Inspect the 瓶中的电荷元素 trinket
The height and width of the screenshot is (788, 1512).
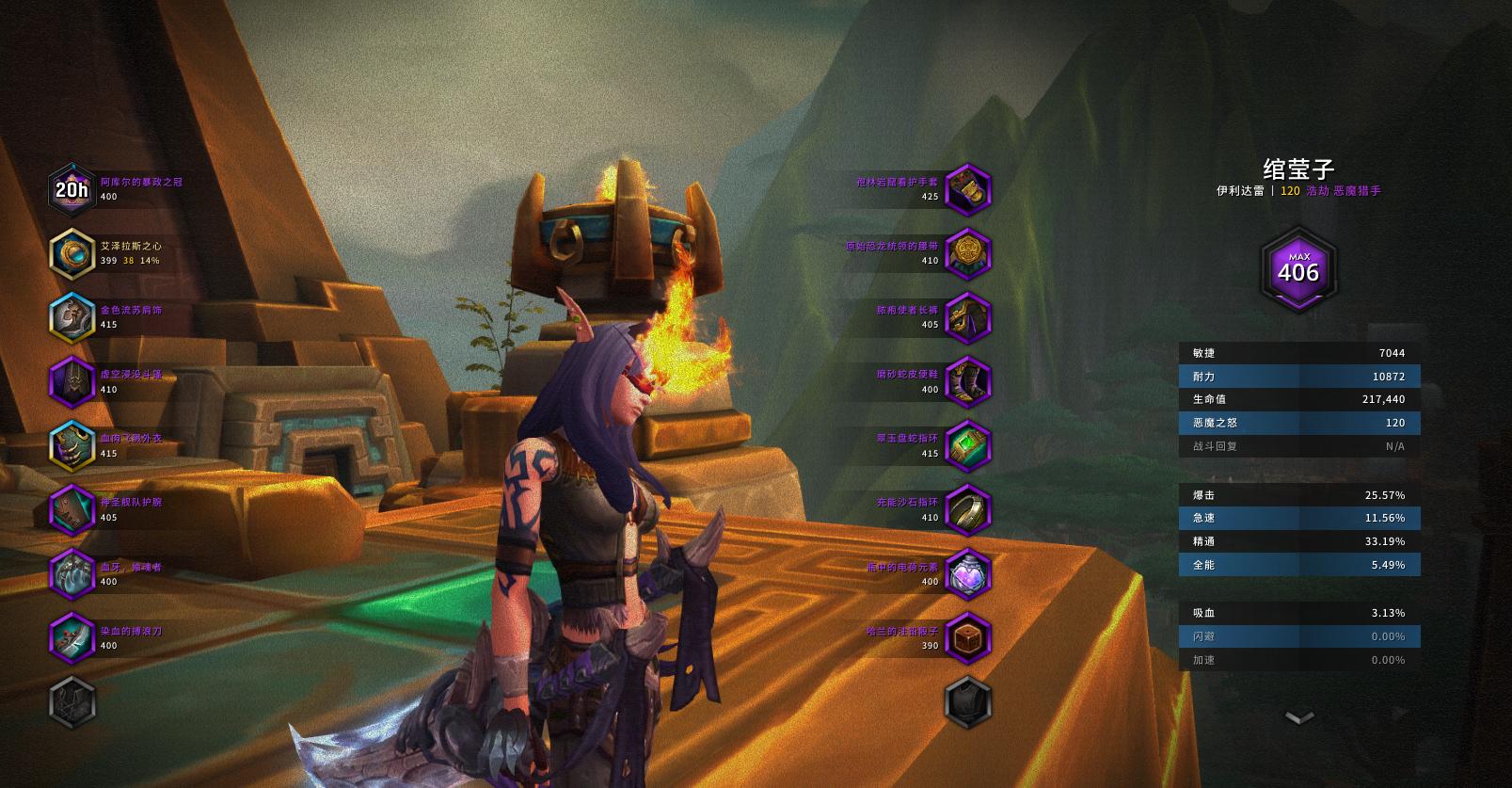pyautogui.click(x=967, y=574)
